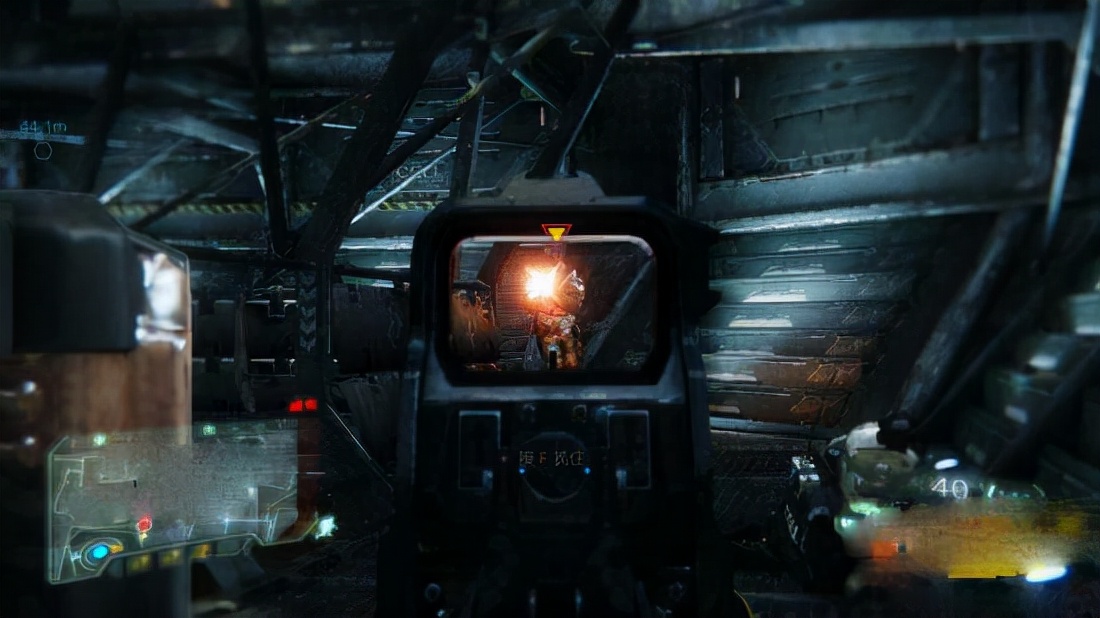Screen dimensions: 1100x618
Task: Click the yellow triangle enemy indicator
Action: click(x=556, y=232)
